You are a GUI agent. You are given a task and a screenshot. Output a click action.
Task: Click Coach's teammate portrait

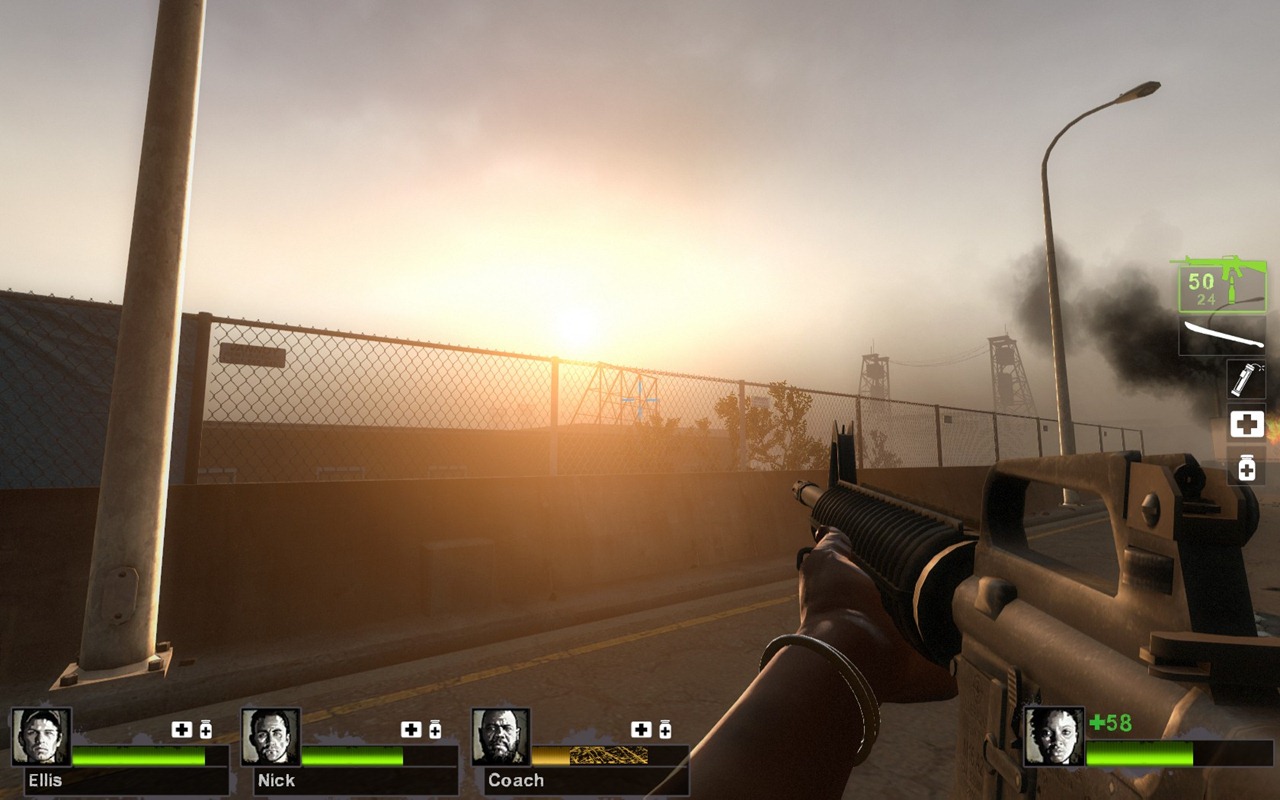[501, 737]
